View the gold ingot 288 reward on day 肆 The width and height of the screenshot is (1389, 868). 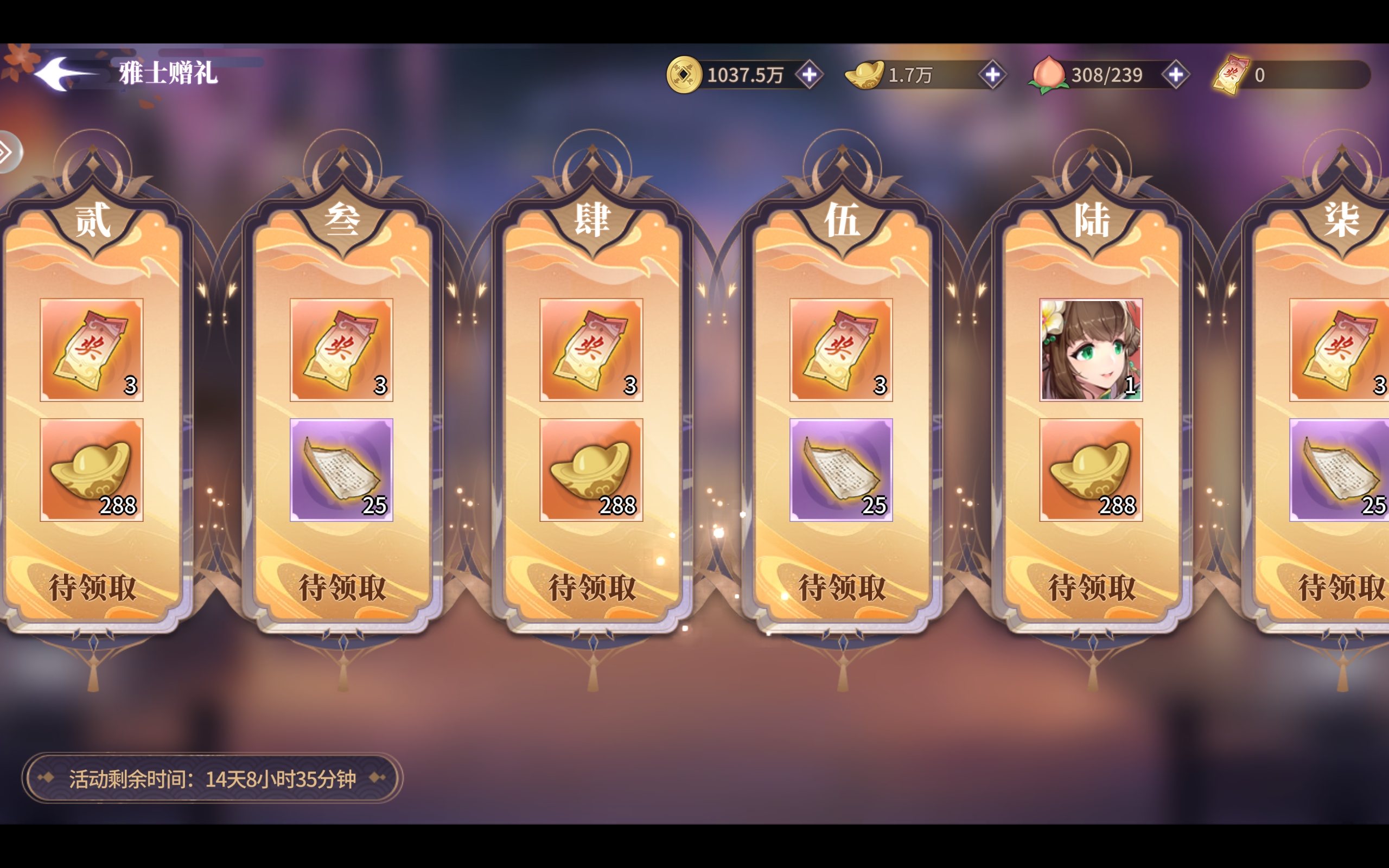(x=591, y=470)
